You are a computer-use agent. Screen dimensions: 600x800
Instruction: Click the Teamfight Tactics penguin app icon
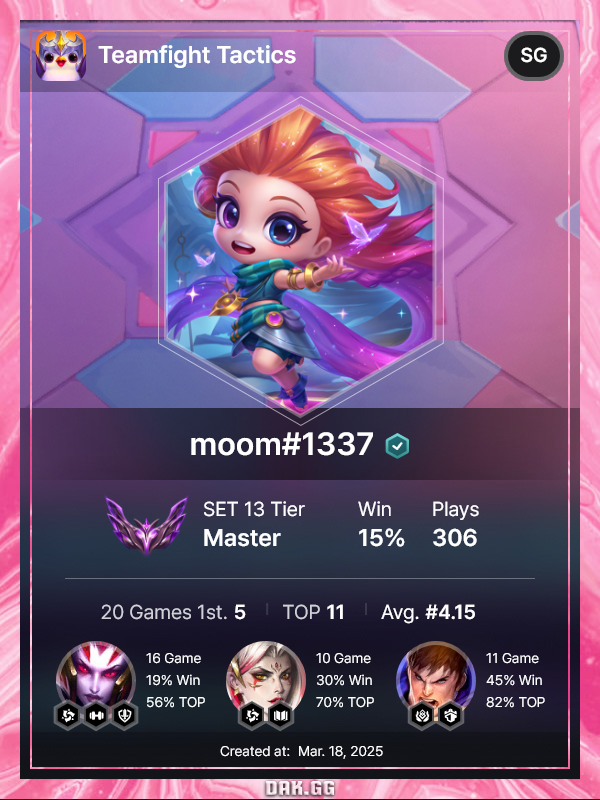60,55
